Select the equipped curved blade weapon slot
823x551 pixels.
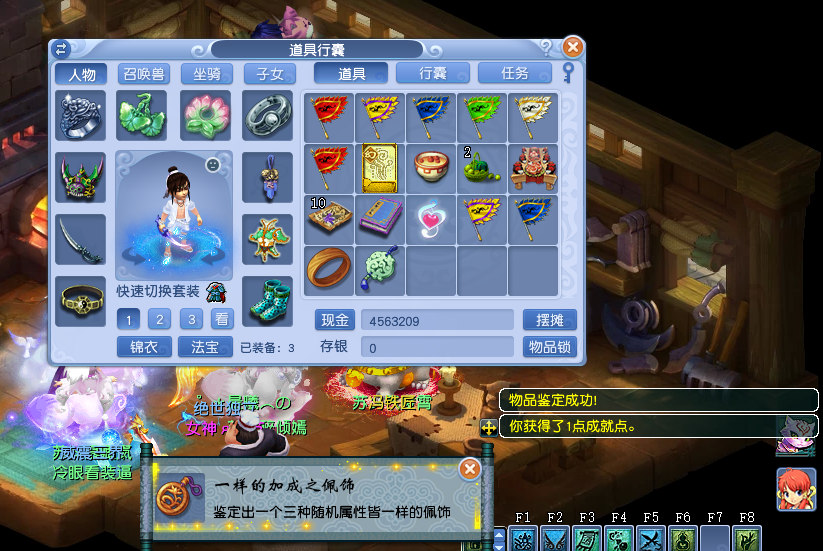pos(80,240)
